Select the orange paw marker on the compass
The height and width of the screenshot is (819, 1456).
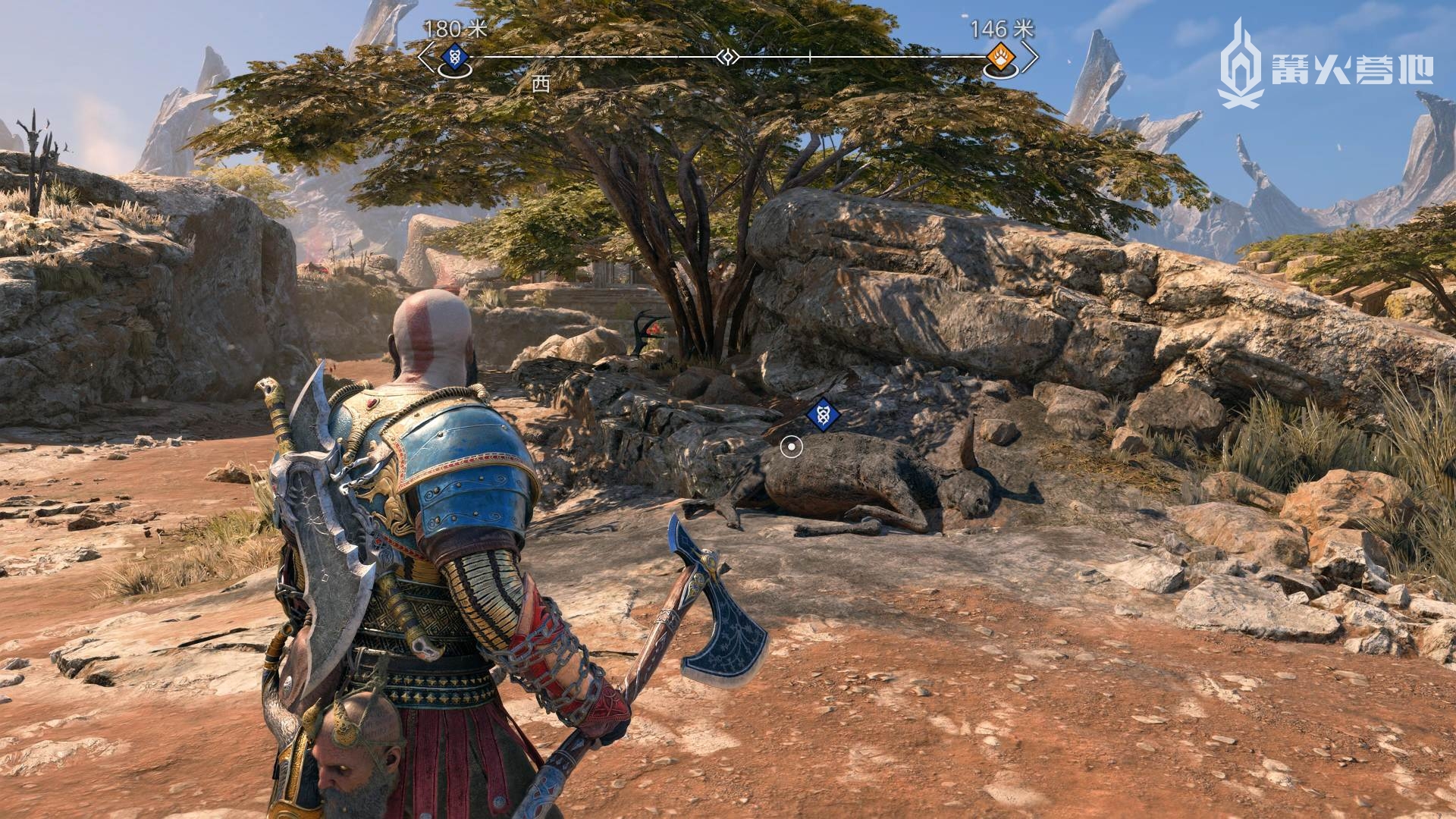(x=996, y=55)
